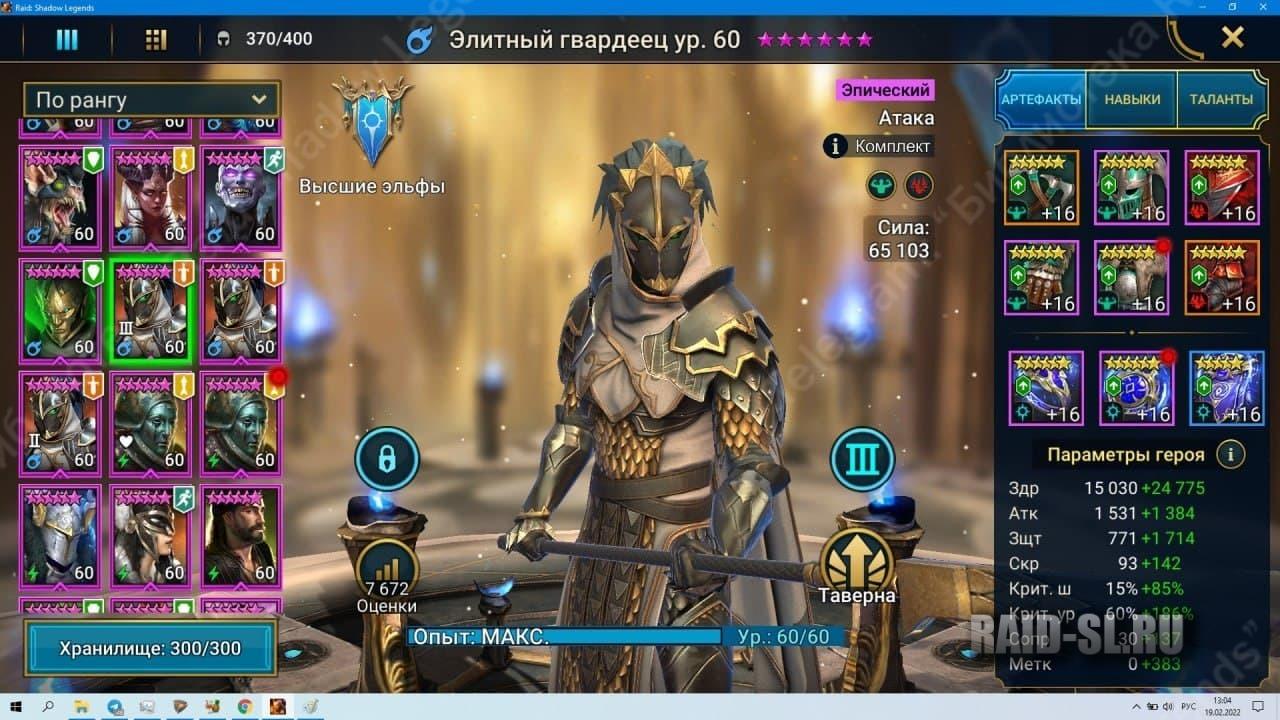Screen dimensions: 1280x720
Task: Click the Хранилище 300/300 button
Action: click(150, 648)
